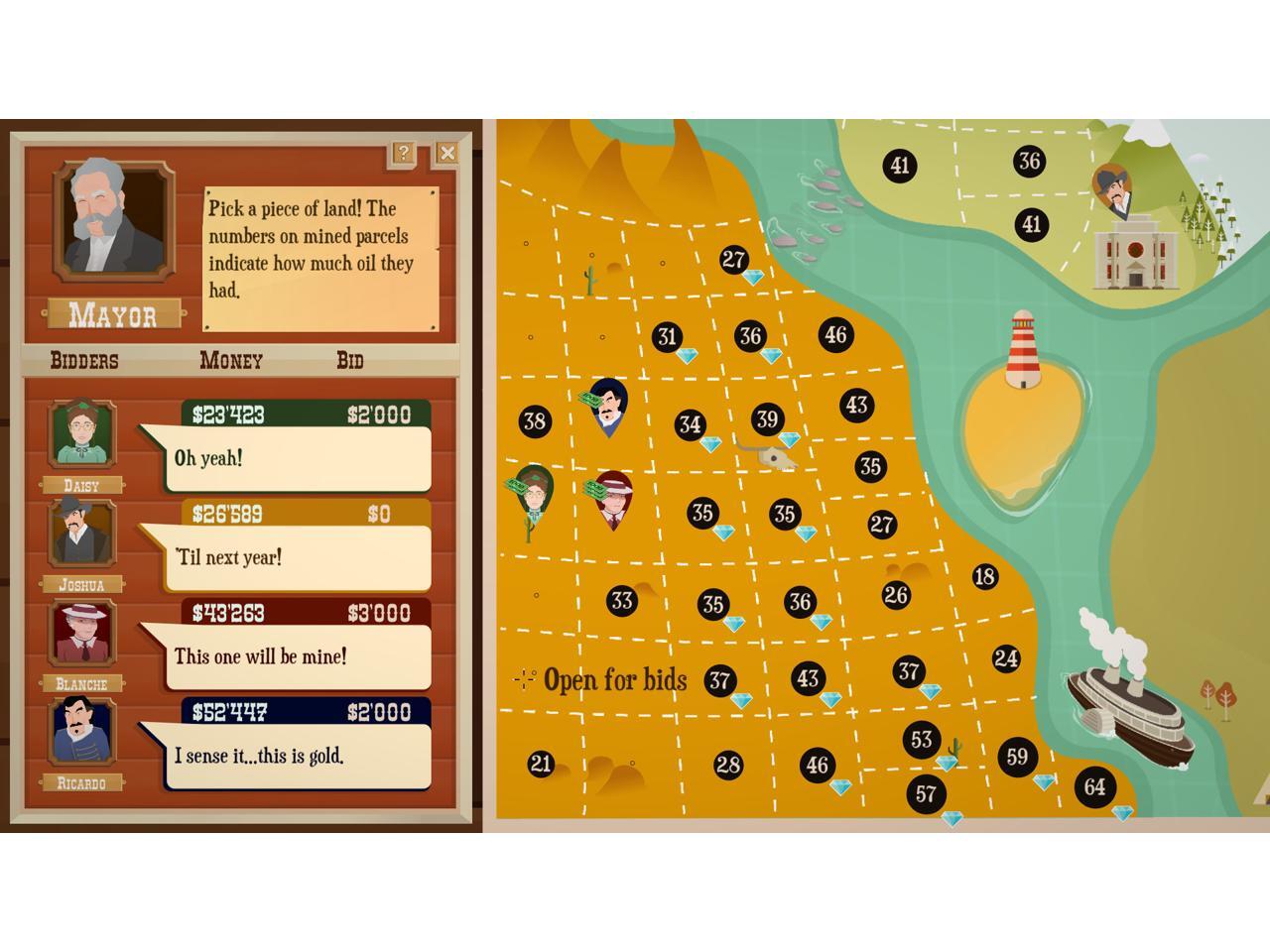The image size is (1270, 952).
Task: Pick the mined parcel numbered 31
Action: (x=668, y=337)
